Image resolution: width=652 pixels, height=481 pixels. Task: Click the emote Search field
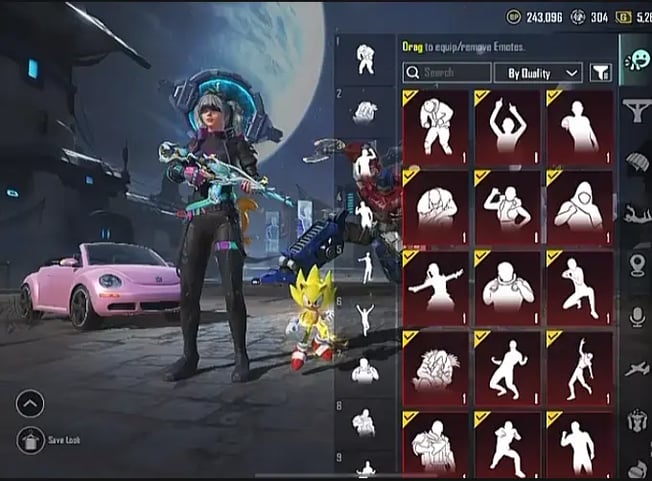447,72
